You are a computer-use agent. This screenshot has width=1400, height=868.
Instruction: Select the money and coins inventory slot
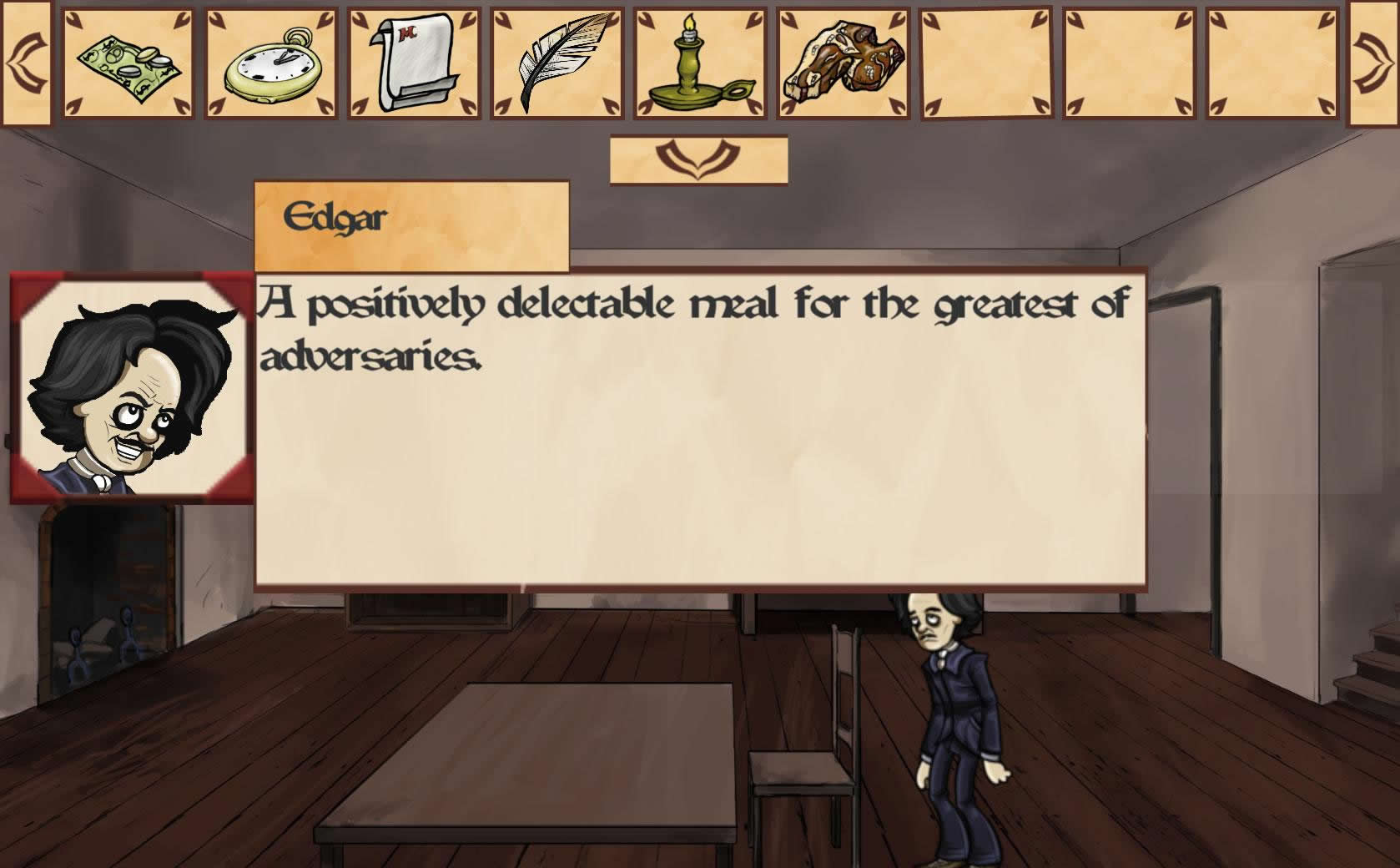click(x=128, y=63)
